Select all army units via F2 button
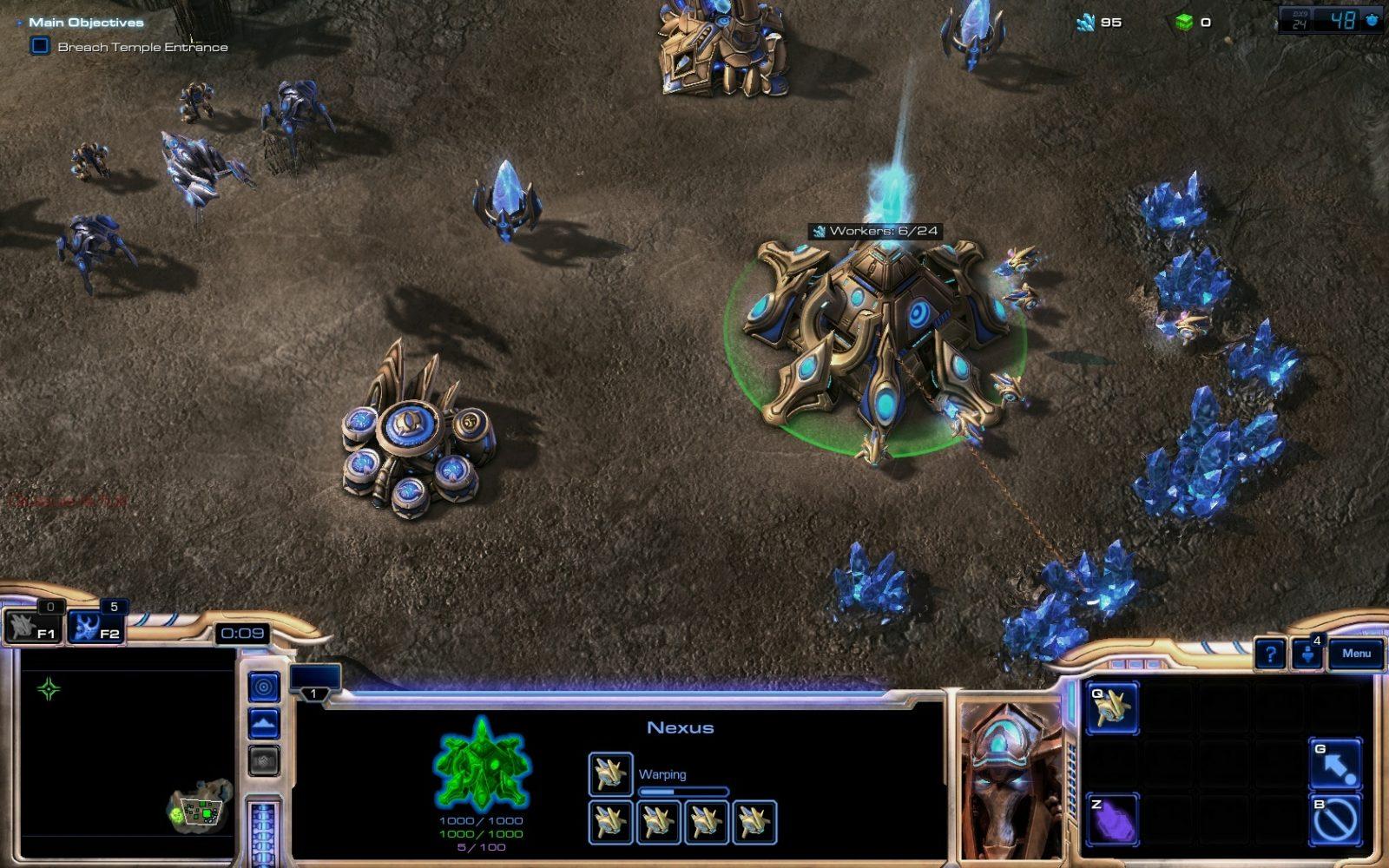Viewport: 1389px width, 868px height. tap(95, 627)
